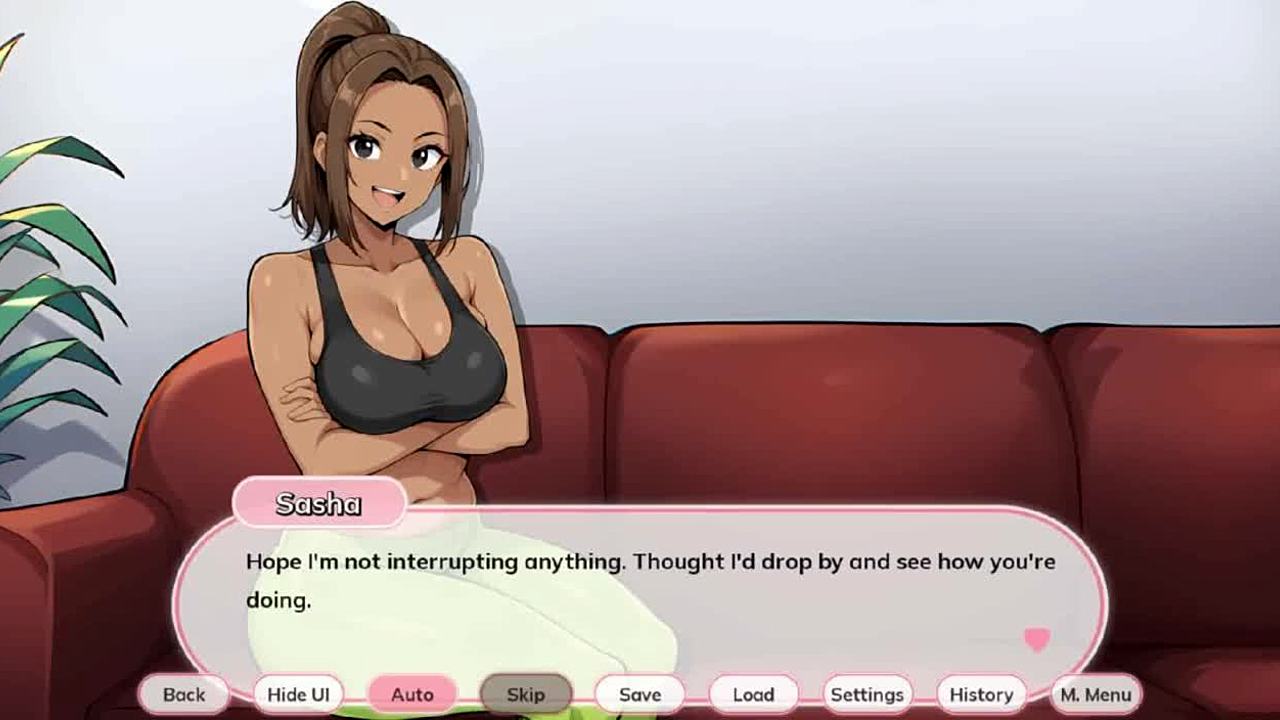Open the Settings screen
Viewport: 1280px width, 720px height.
pos(867,694)
